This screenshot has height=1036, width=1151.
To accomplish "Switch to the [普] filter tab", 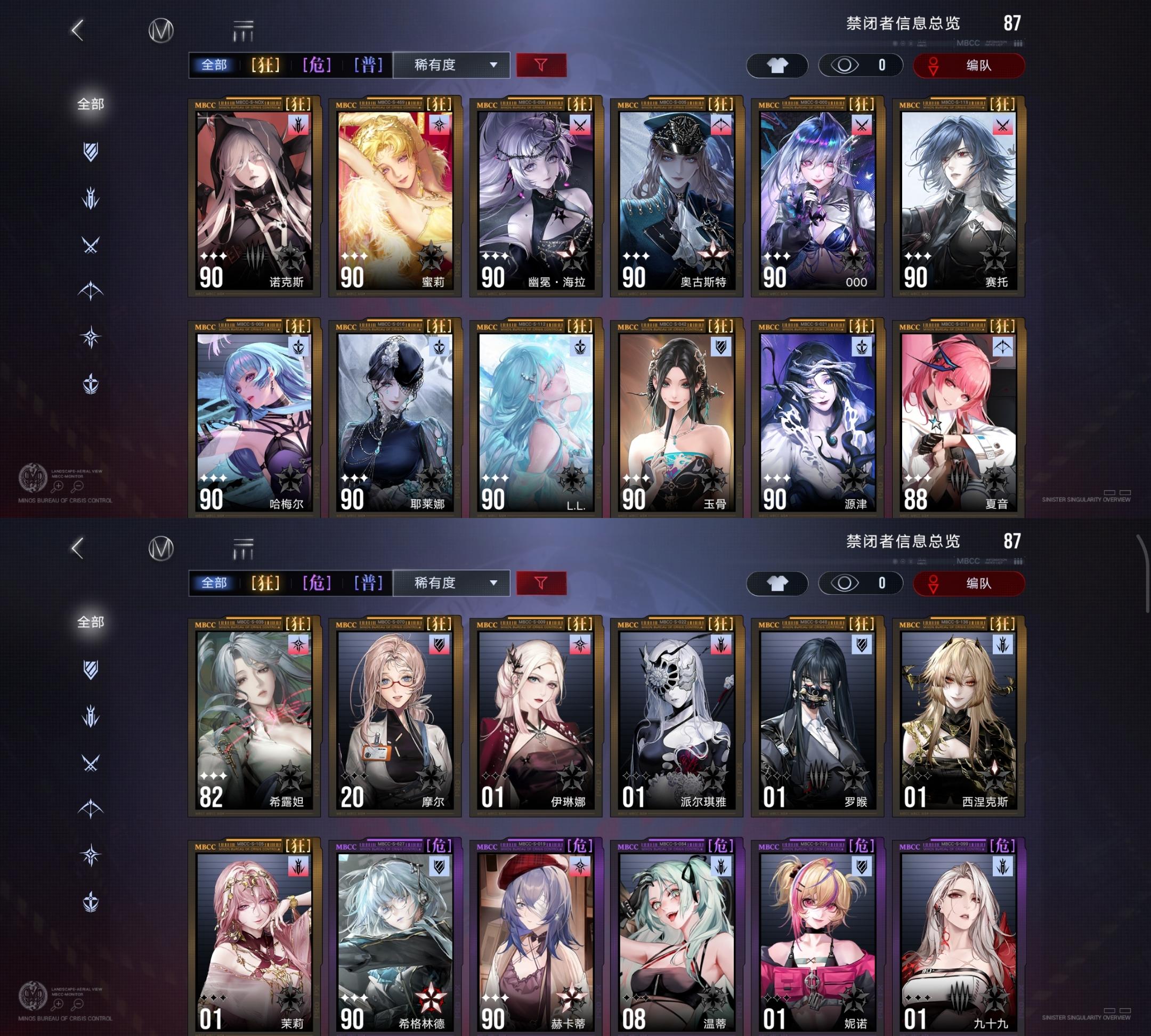I will (x=368, y=65).
